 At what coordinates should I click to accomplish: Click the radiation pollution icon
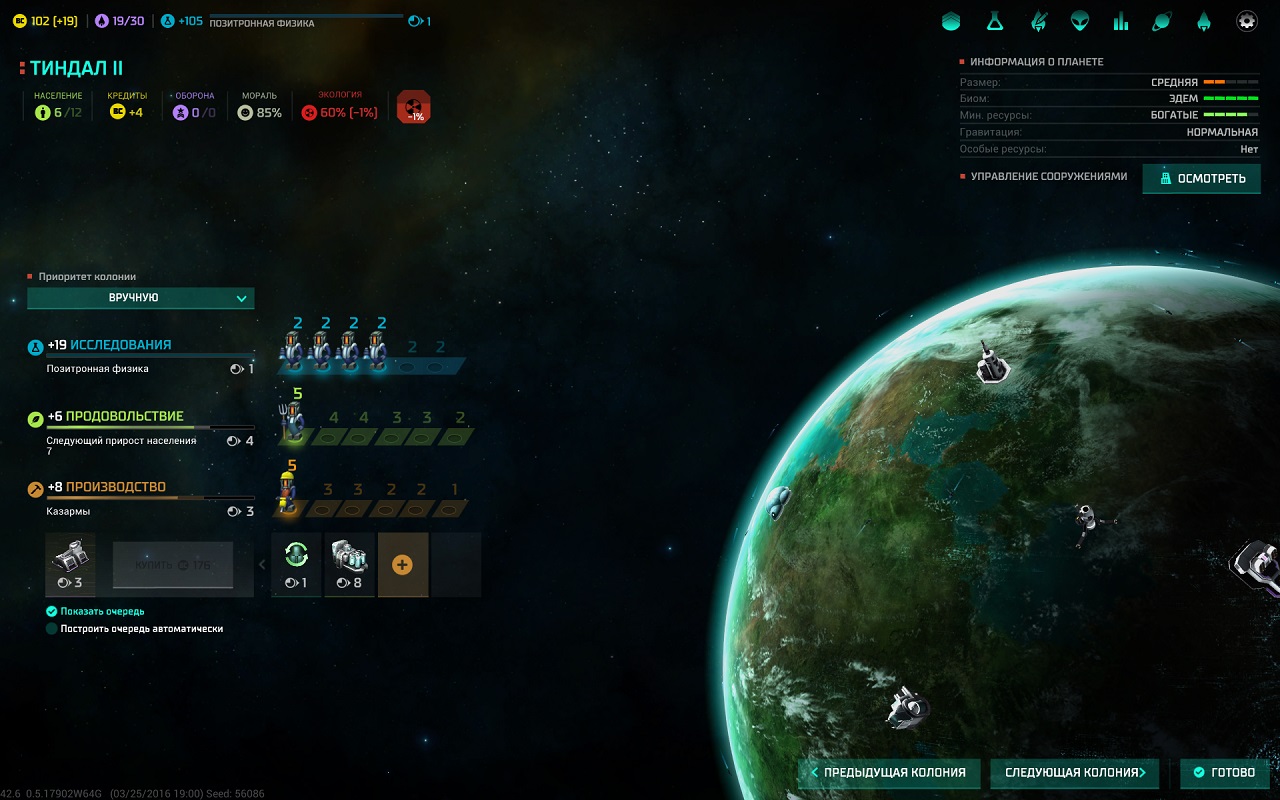point(413,107)
